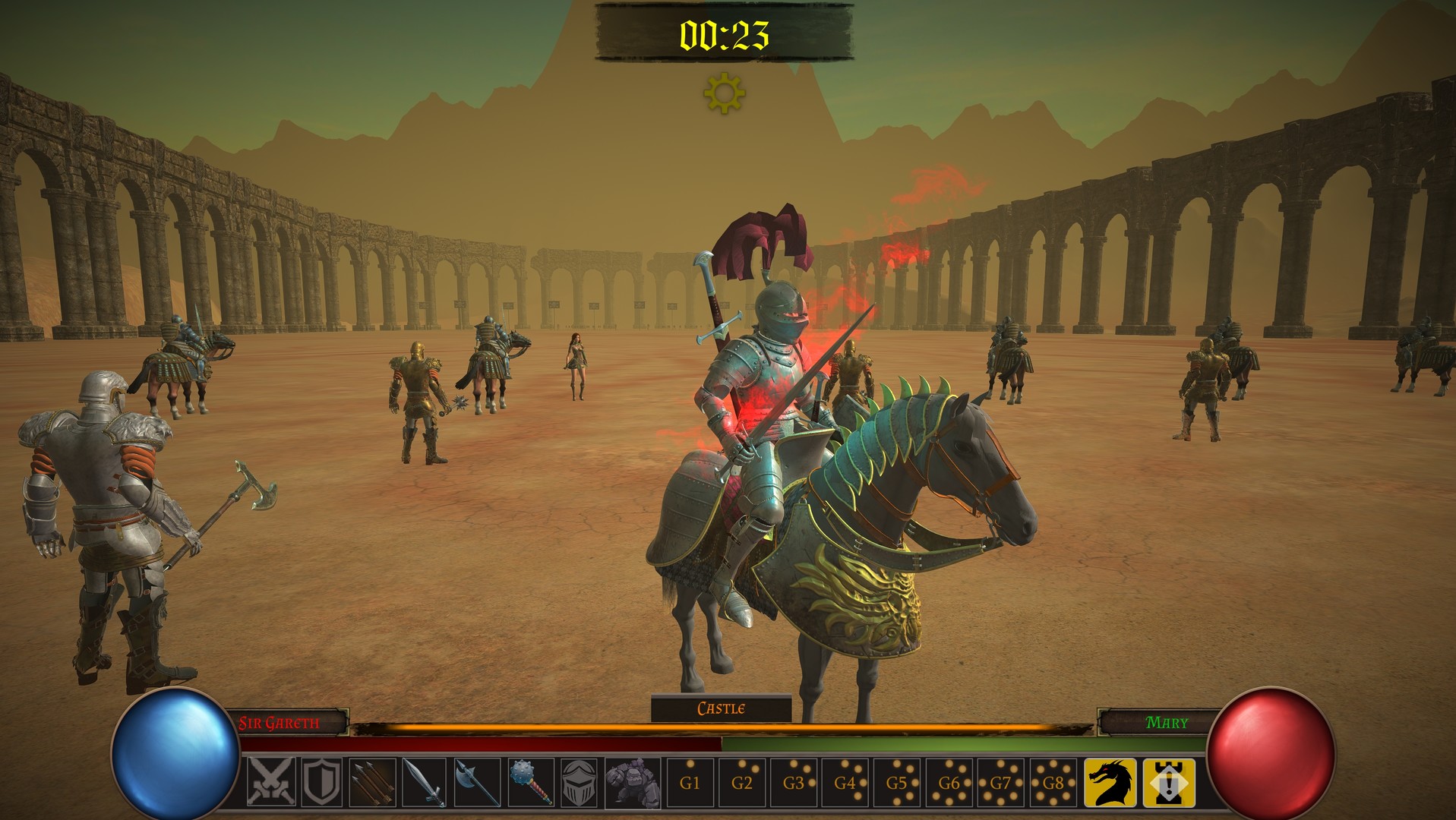This screenshot has width=1456, height=820.
Task: Activate the yellow dragon ability
Action: pyautogui.click(x=1110, y=782)
